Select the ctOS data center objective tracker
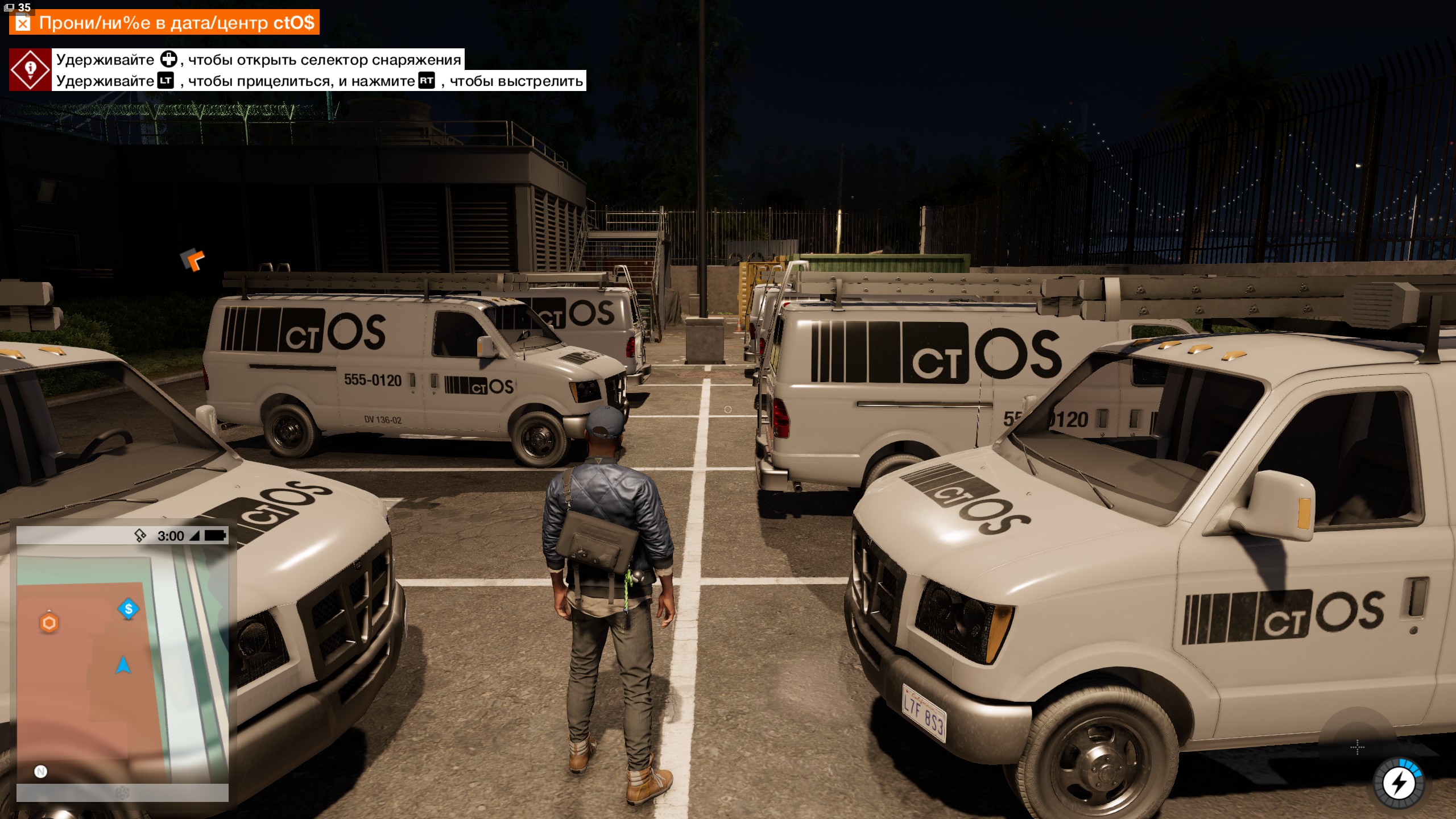This screenshot has width=1456, height=819. click(165, 23)
